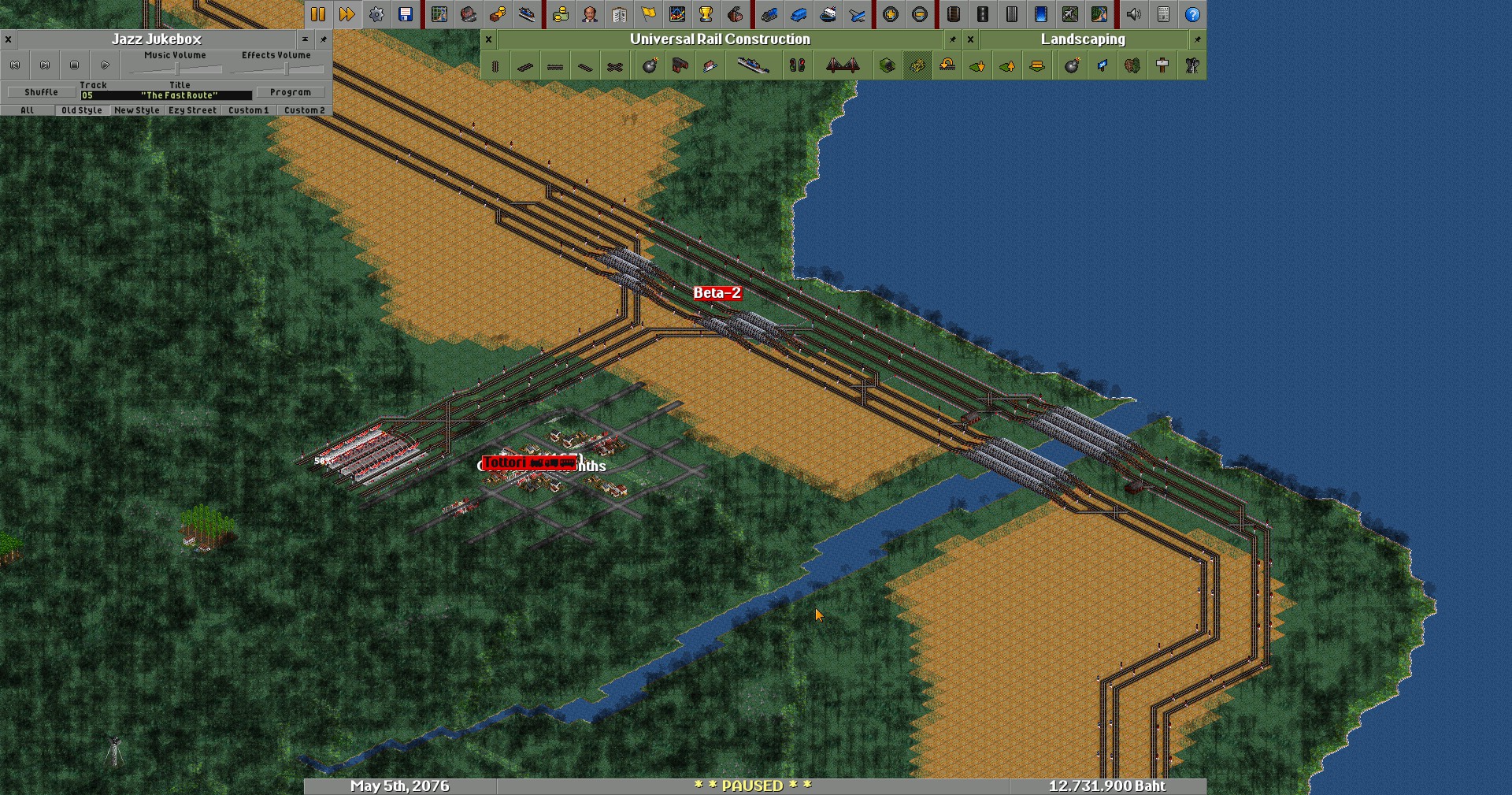The width and height of the screenshot is (1512, 795).
Task: Open the sound and music speaker menu
Action: [1133, 14]
